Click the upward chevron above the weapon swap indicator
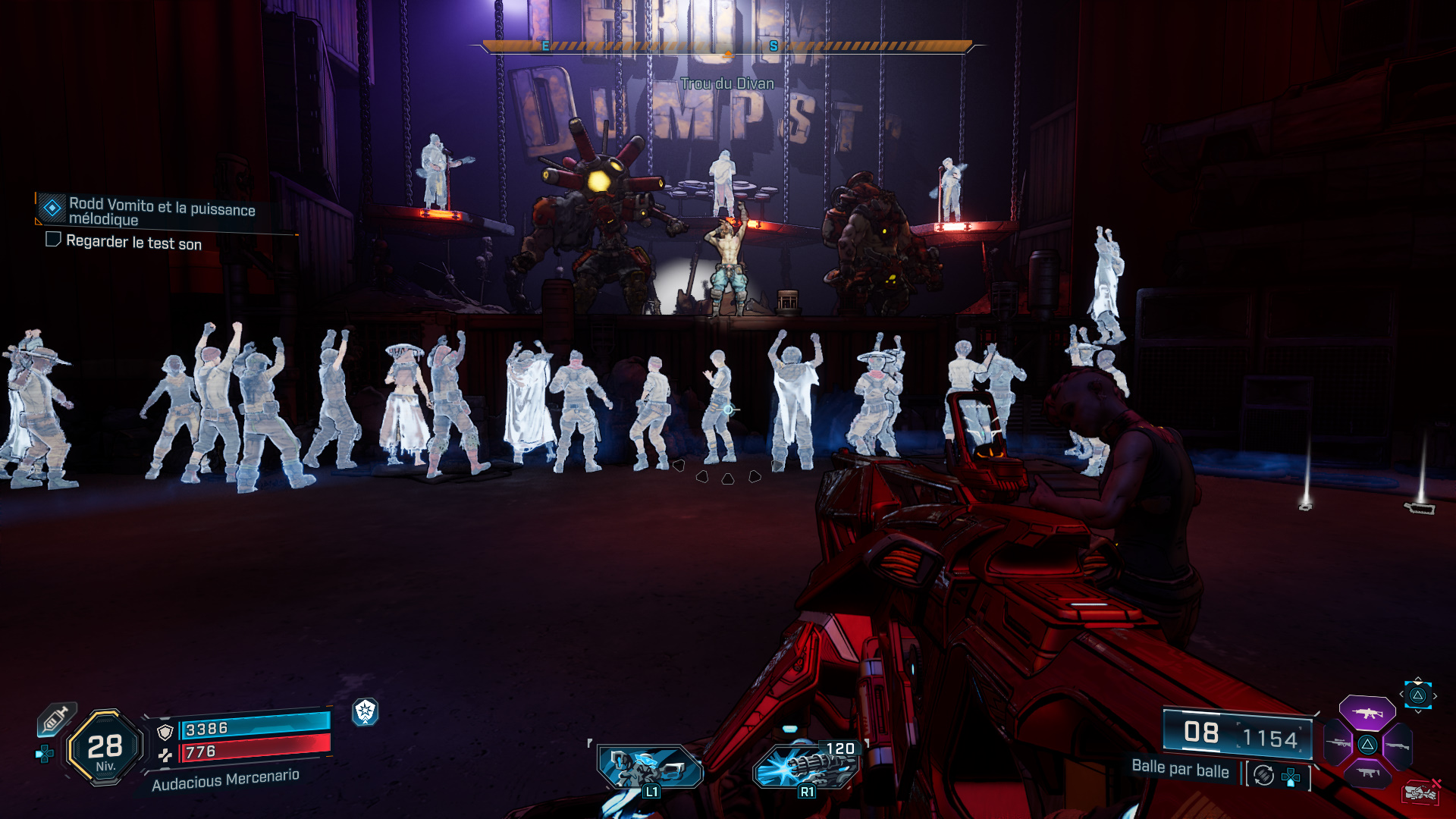The width and height of the screenshot is (1456, 819). (x=1418, y=679)
